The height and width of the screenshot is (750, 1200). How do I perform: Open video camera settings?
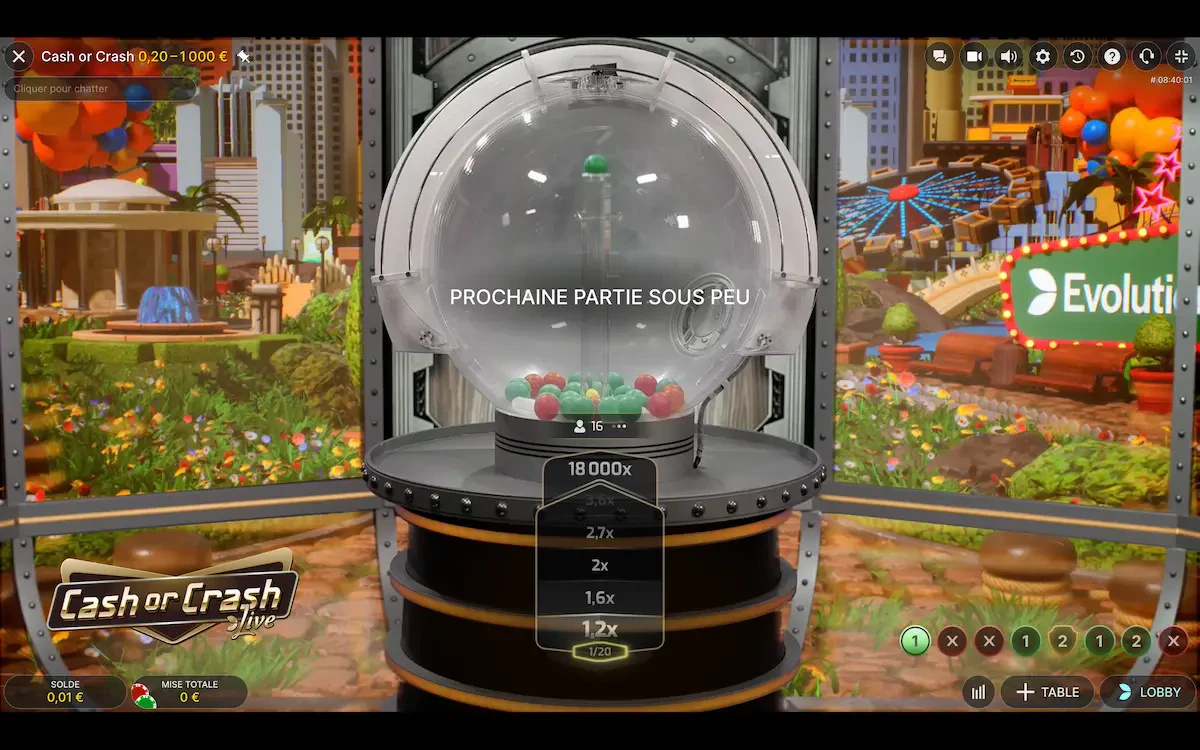pyautogui.click(x=973, y=57)
